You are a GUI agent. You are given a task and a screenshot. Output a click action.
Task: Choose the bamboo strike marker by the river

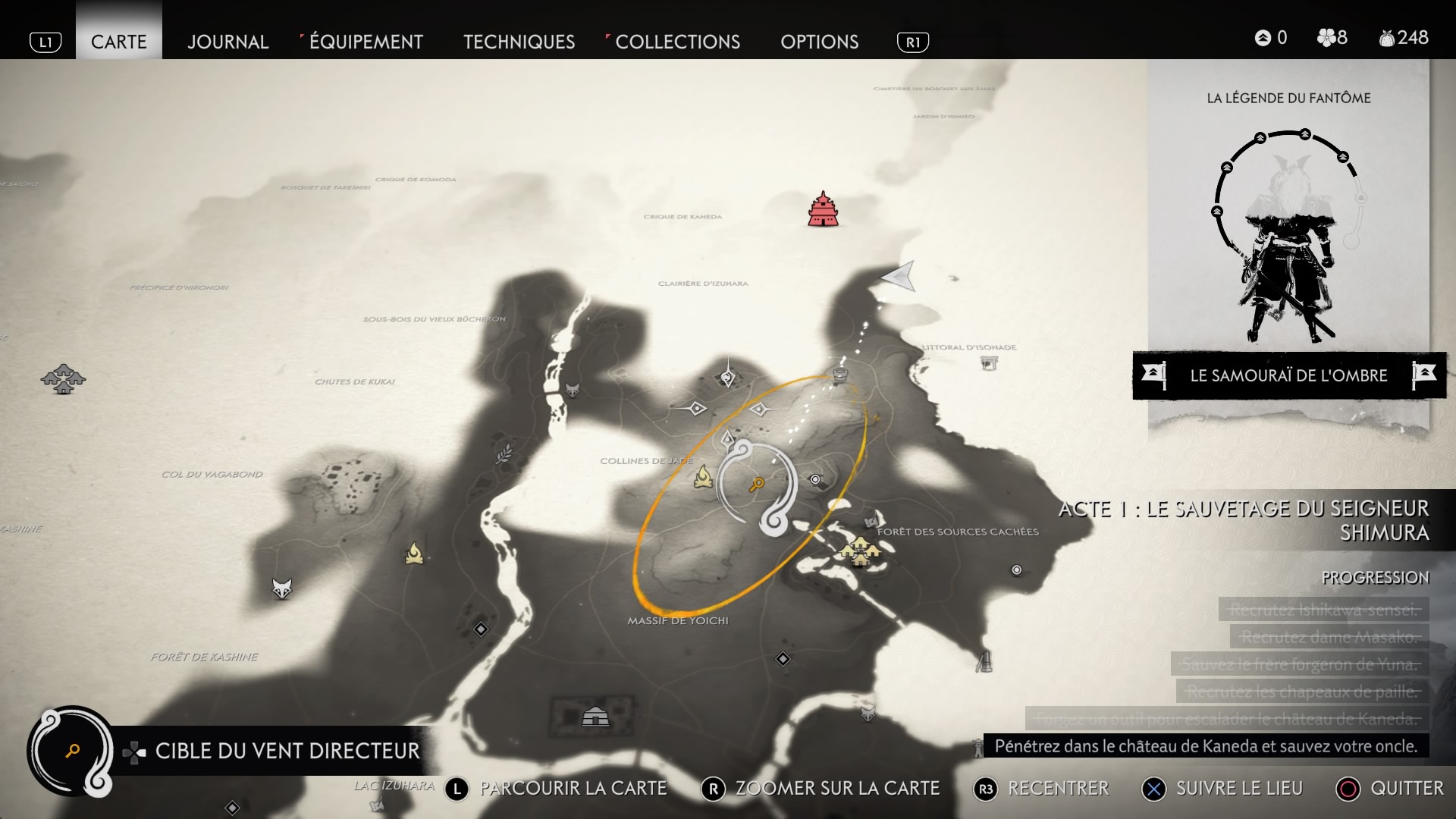click(x=504, y=454)
